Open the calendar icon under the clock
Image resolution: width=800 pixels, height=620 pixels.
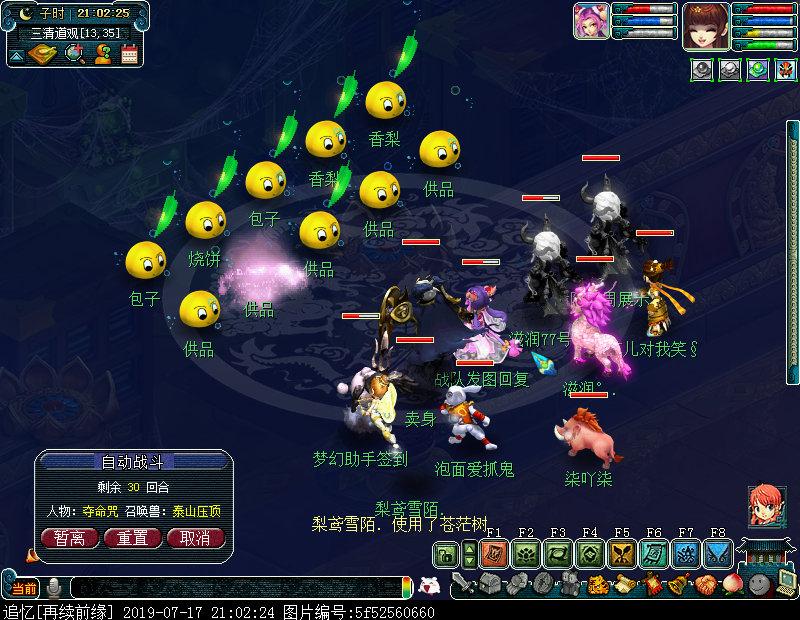click(129, 55)
